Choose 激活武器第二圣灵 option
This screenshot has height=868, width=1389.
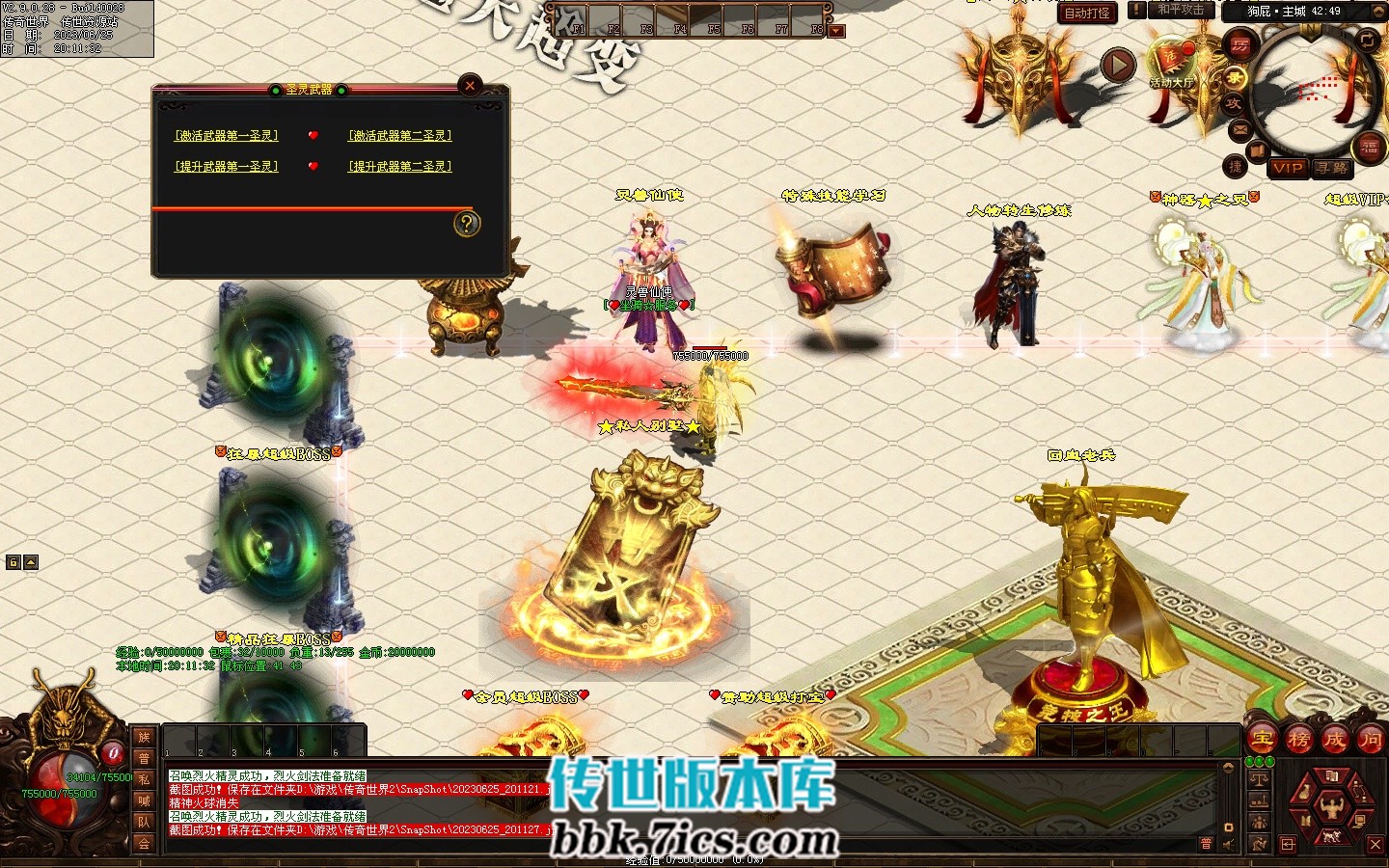(400, 136)
